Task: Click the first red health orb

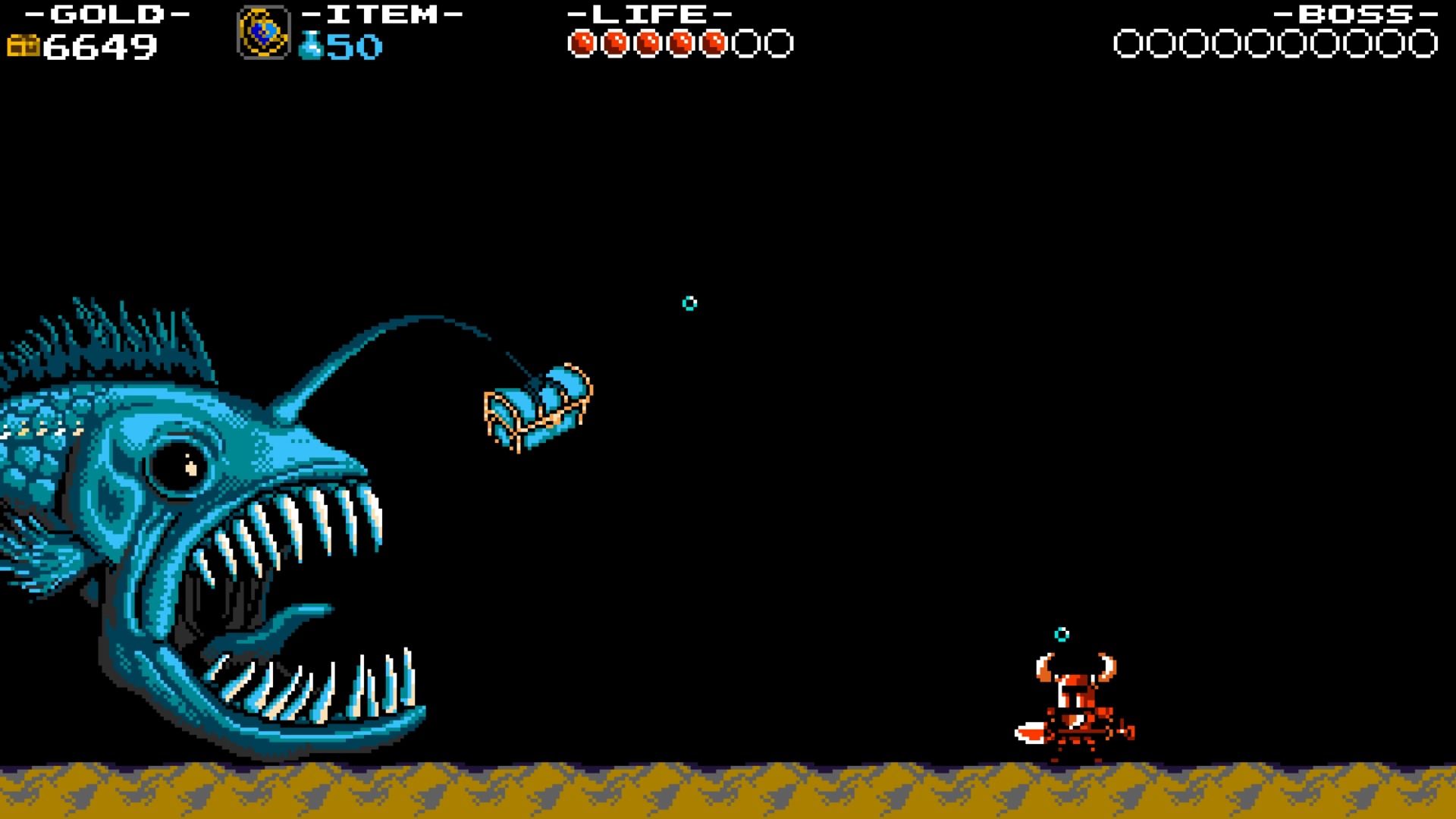Action: [584, 42]
